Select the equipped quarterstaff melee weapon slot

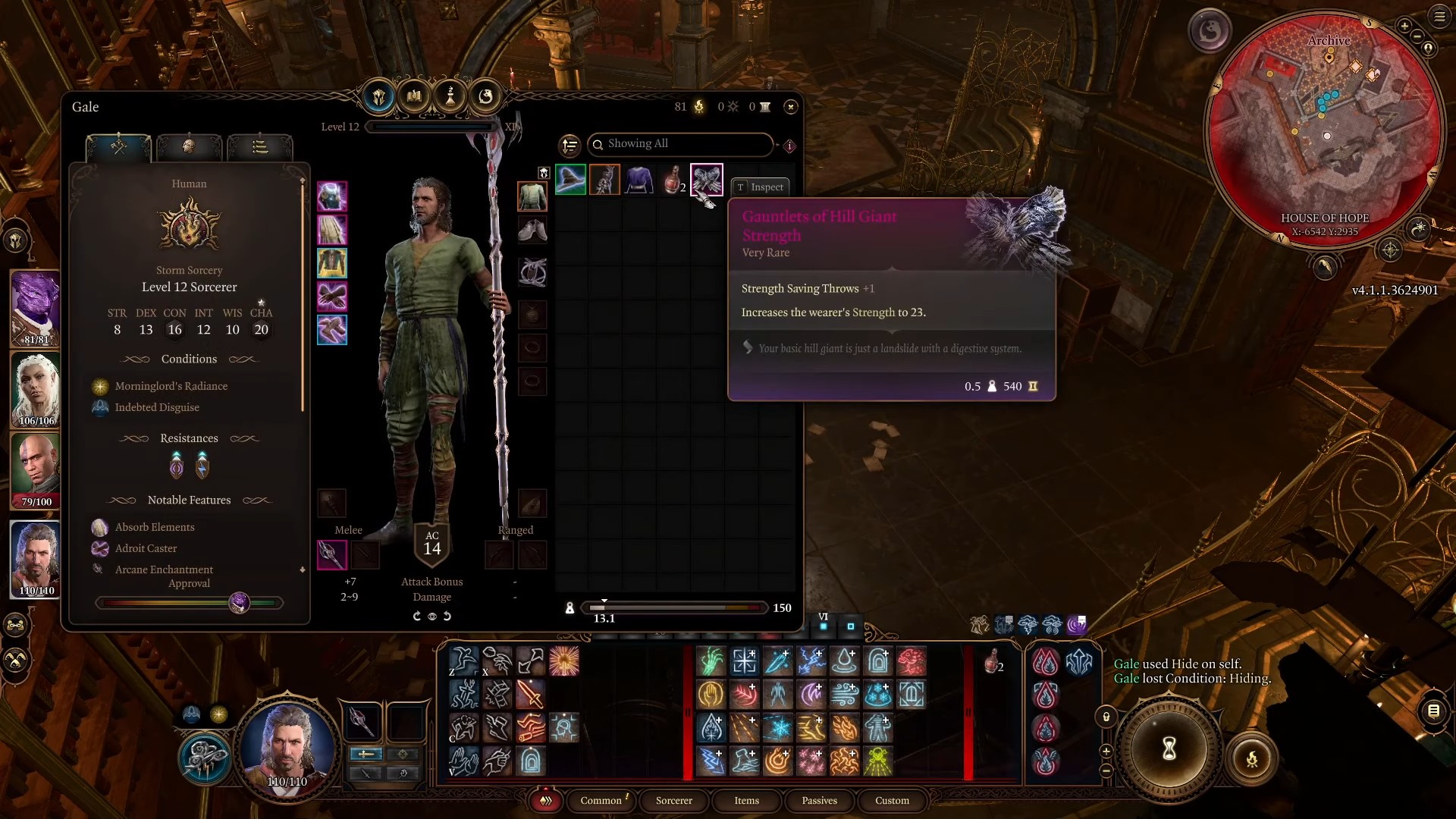pyautogui.click(x=331, y=554)
